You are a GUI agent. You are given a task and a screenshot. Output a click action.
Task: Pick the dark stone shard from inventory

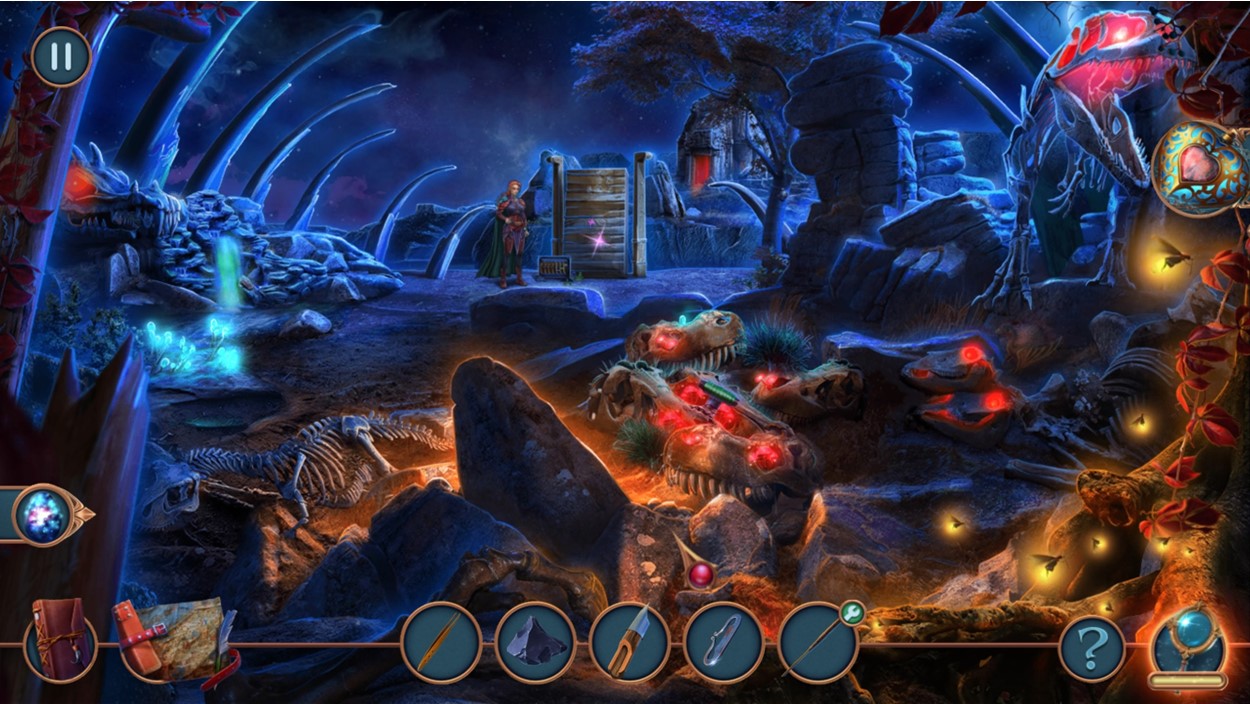(535, 642)
